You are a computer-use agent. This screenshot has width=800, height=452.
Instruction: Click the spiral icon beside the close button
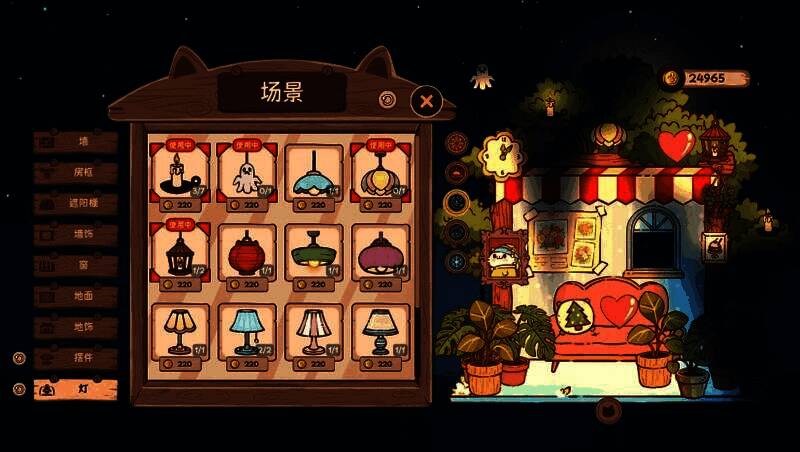pyautogui.click(x=387, y=99)
